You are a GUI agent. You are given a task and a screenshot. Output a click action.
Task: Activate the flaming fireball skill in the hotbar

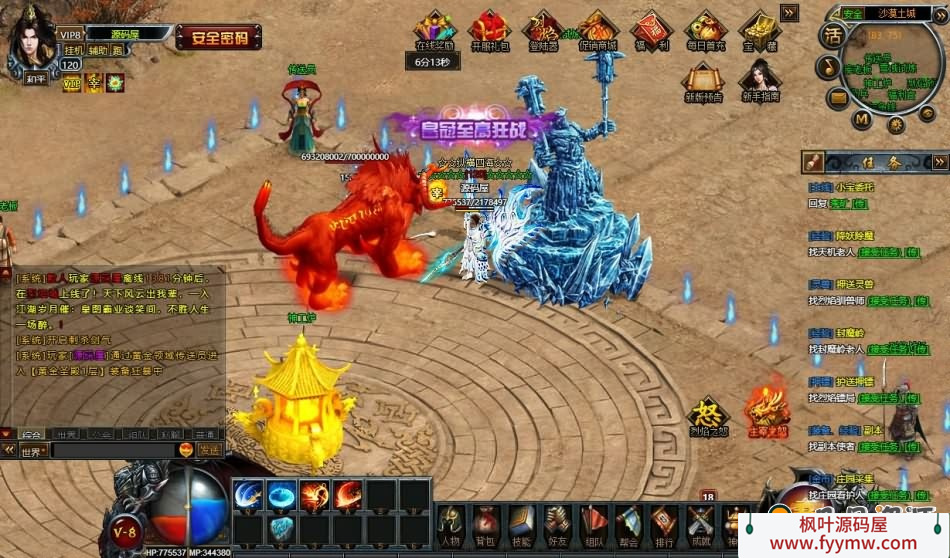(x=315, y=494)
